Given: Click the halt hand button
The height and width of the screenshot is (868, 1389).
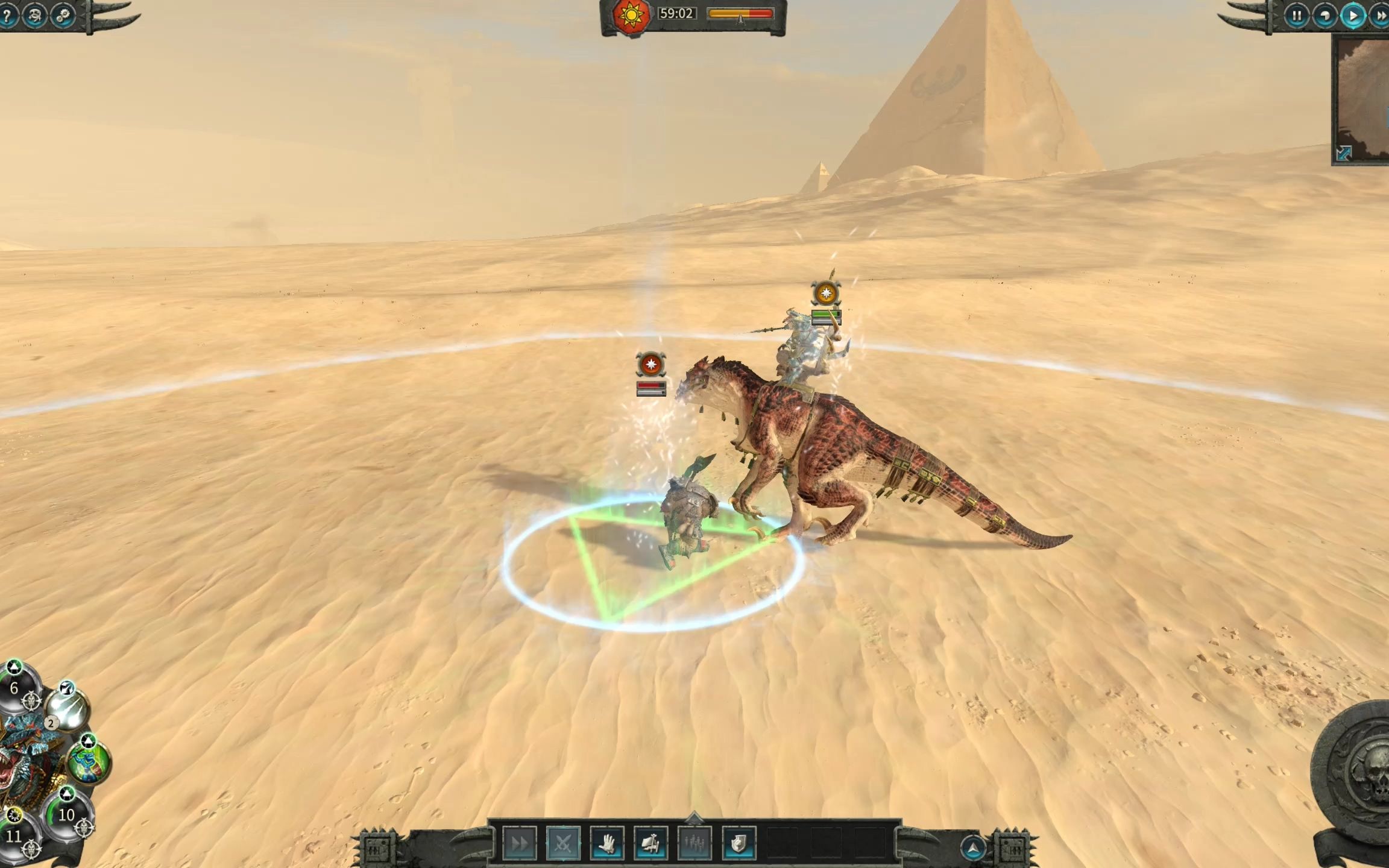Looking at the screenshot, I should 607,843.
